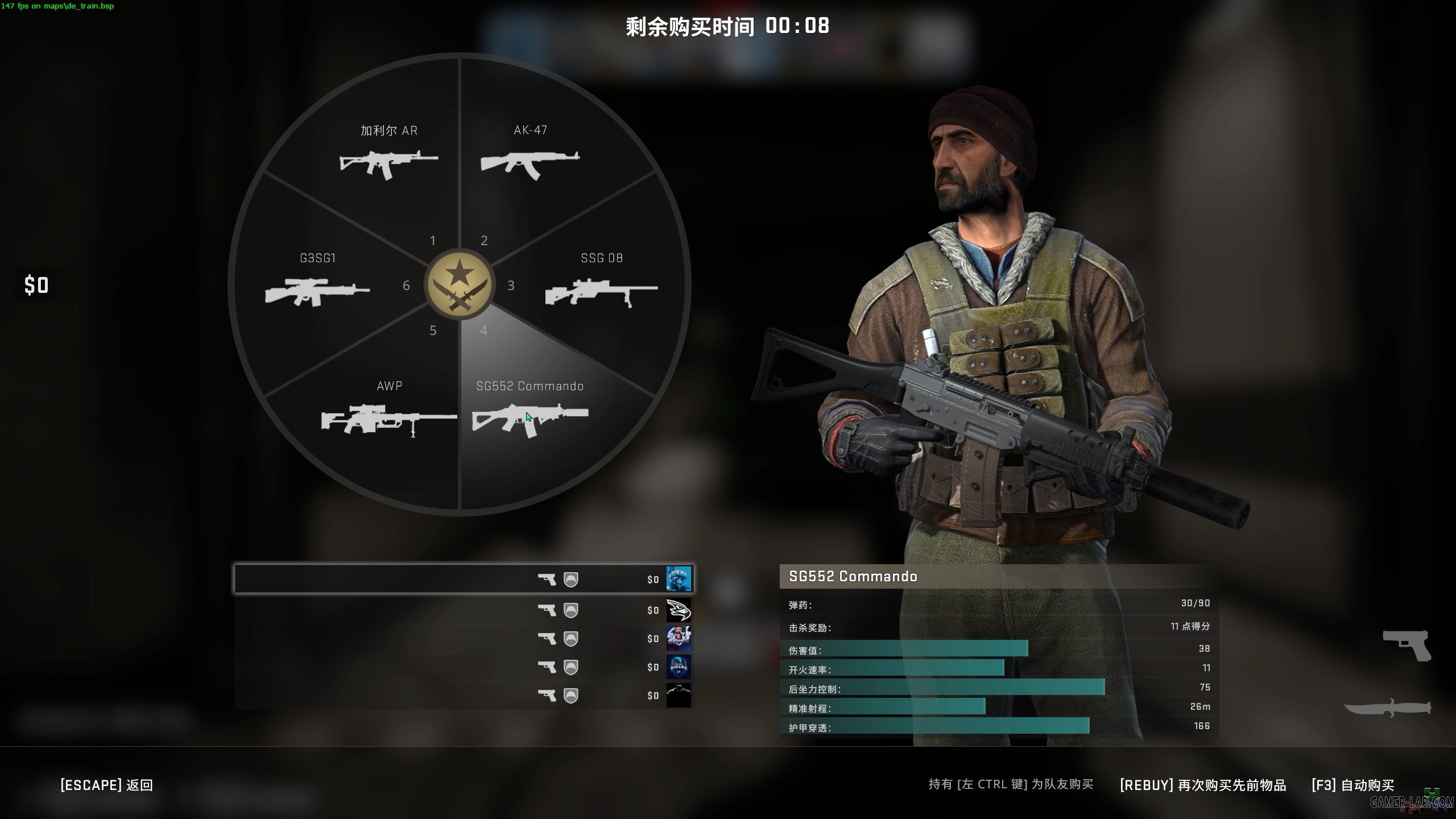Image resolution: width=1456 pixels, height=819 pixels.
Task: Select the SG552 Commando weapon icon
Action: point(529,418)
